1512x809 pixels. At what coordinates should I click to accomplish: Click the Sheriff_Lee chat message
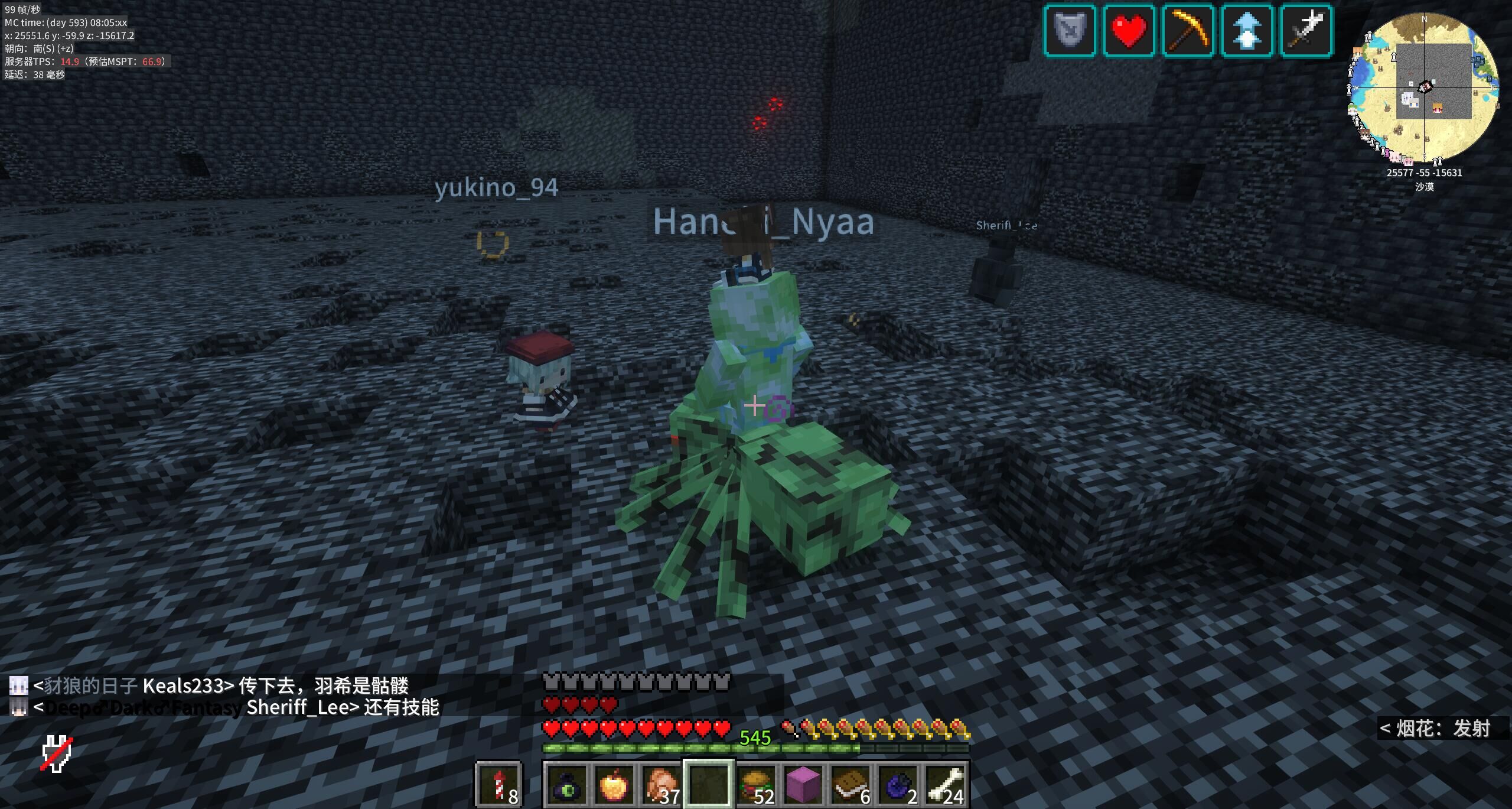(236, 707)
